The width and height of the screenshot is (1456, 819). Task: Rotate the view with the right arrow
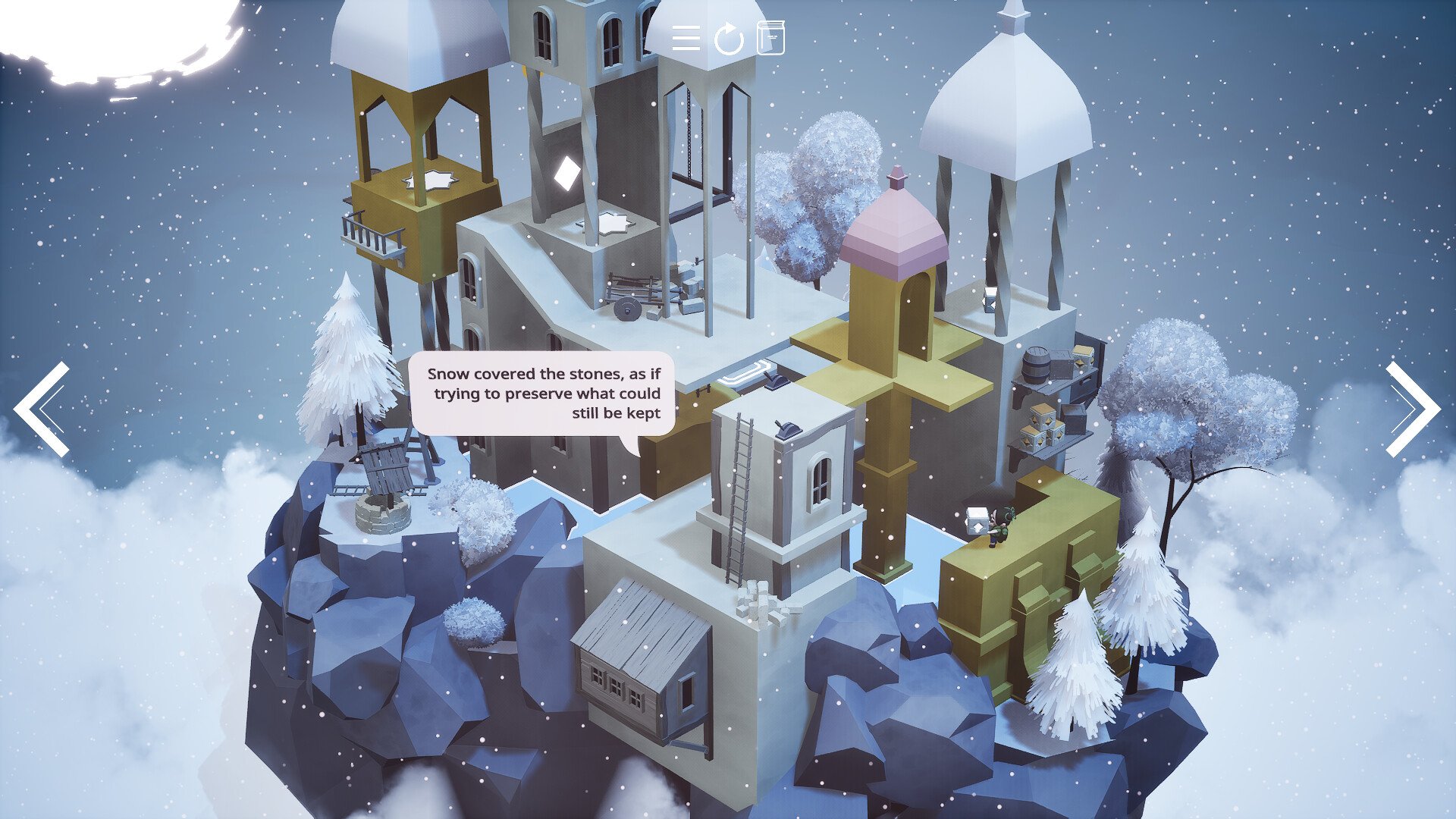[1412, 409]
